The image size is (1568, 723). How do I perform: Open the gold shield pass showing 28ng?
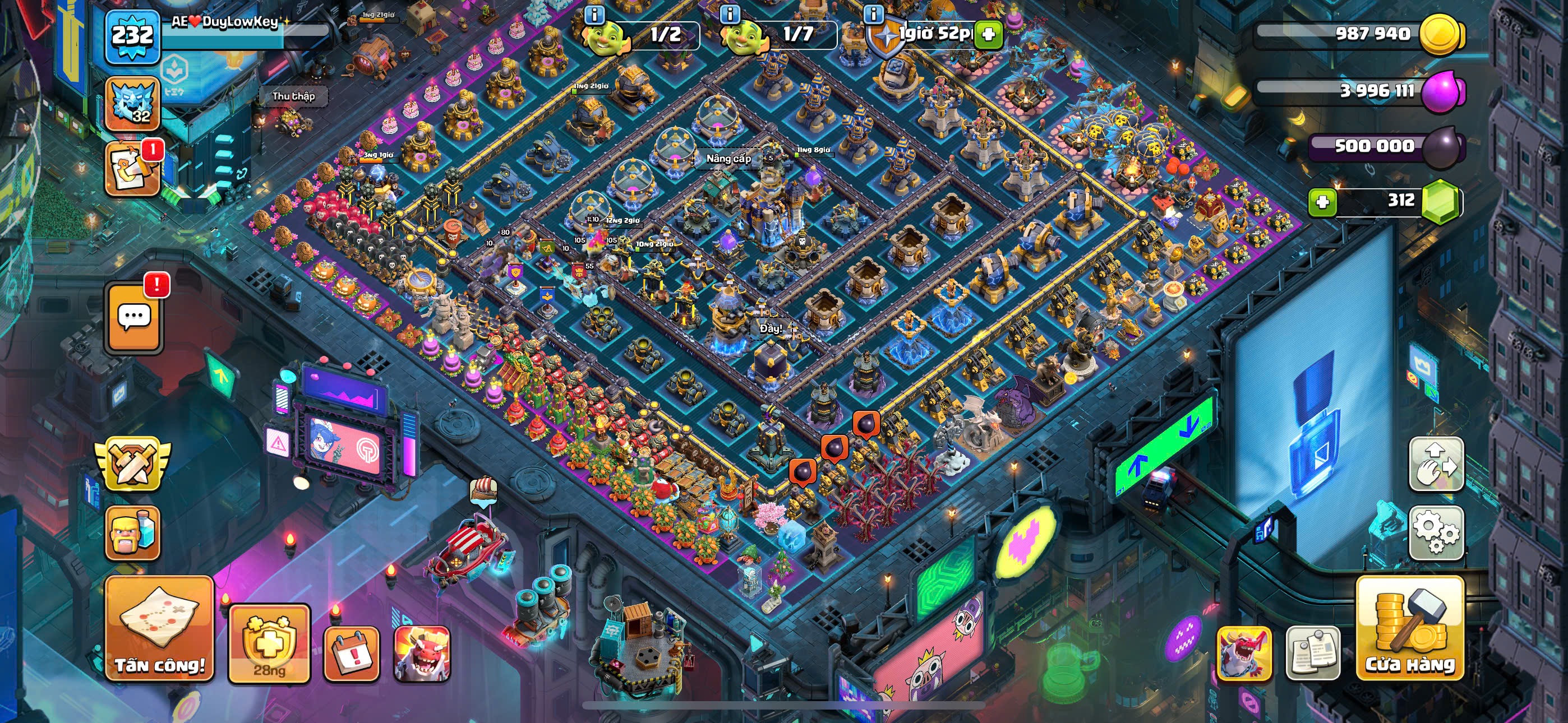point(269,644)
